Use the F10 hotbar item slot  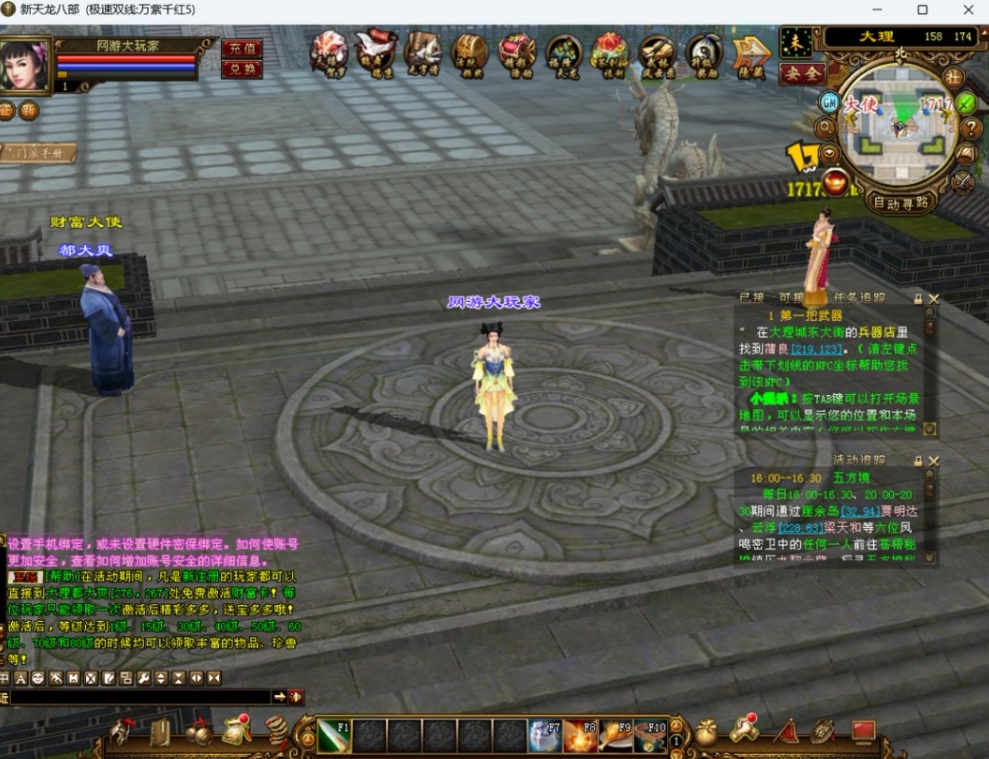point(651,736)
